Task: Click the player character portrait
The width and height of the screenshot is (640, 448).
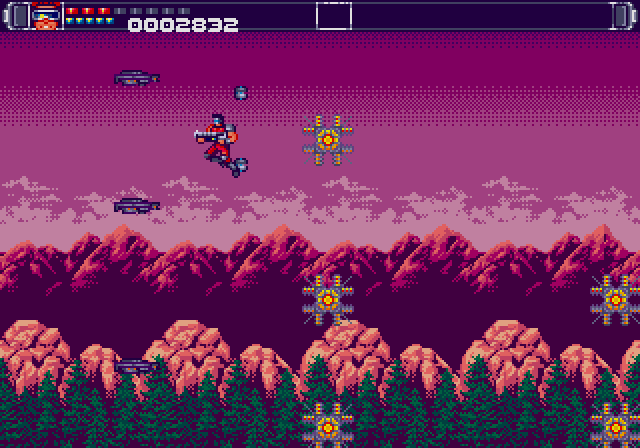Action: tap(45, 16)
